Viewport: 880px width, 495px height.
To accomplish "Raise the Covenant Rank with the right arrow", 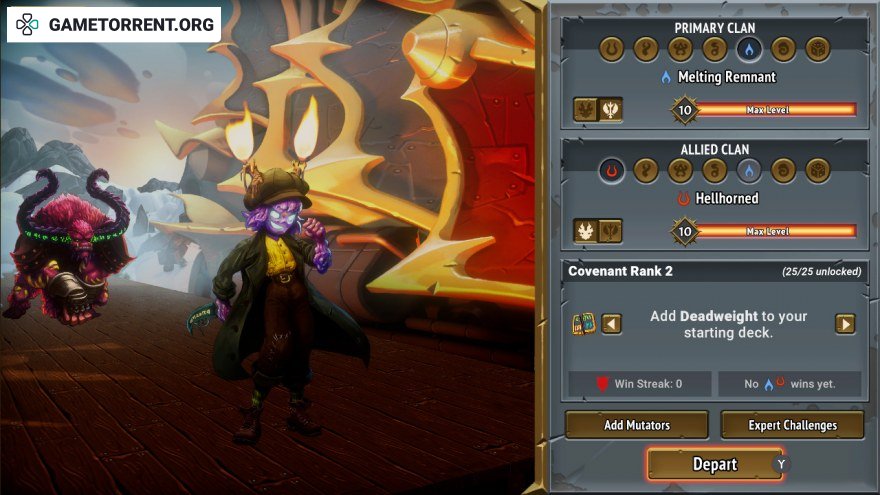I will pyautogui.click(x=845, y=324).
